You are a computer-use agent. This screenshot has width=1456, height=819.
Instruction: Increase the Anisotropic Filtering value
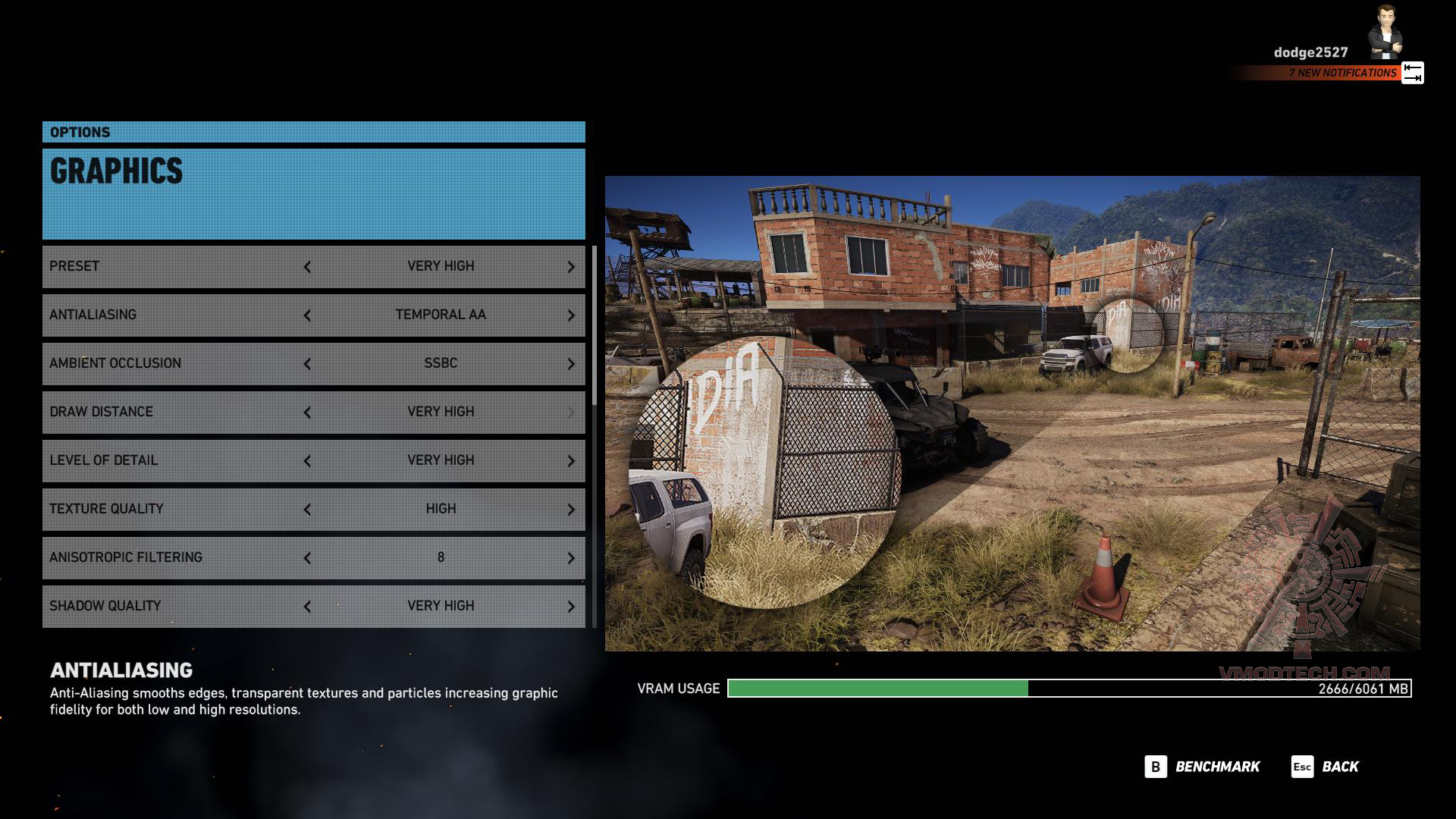(x=571, y=558)
